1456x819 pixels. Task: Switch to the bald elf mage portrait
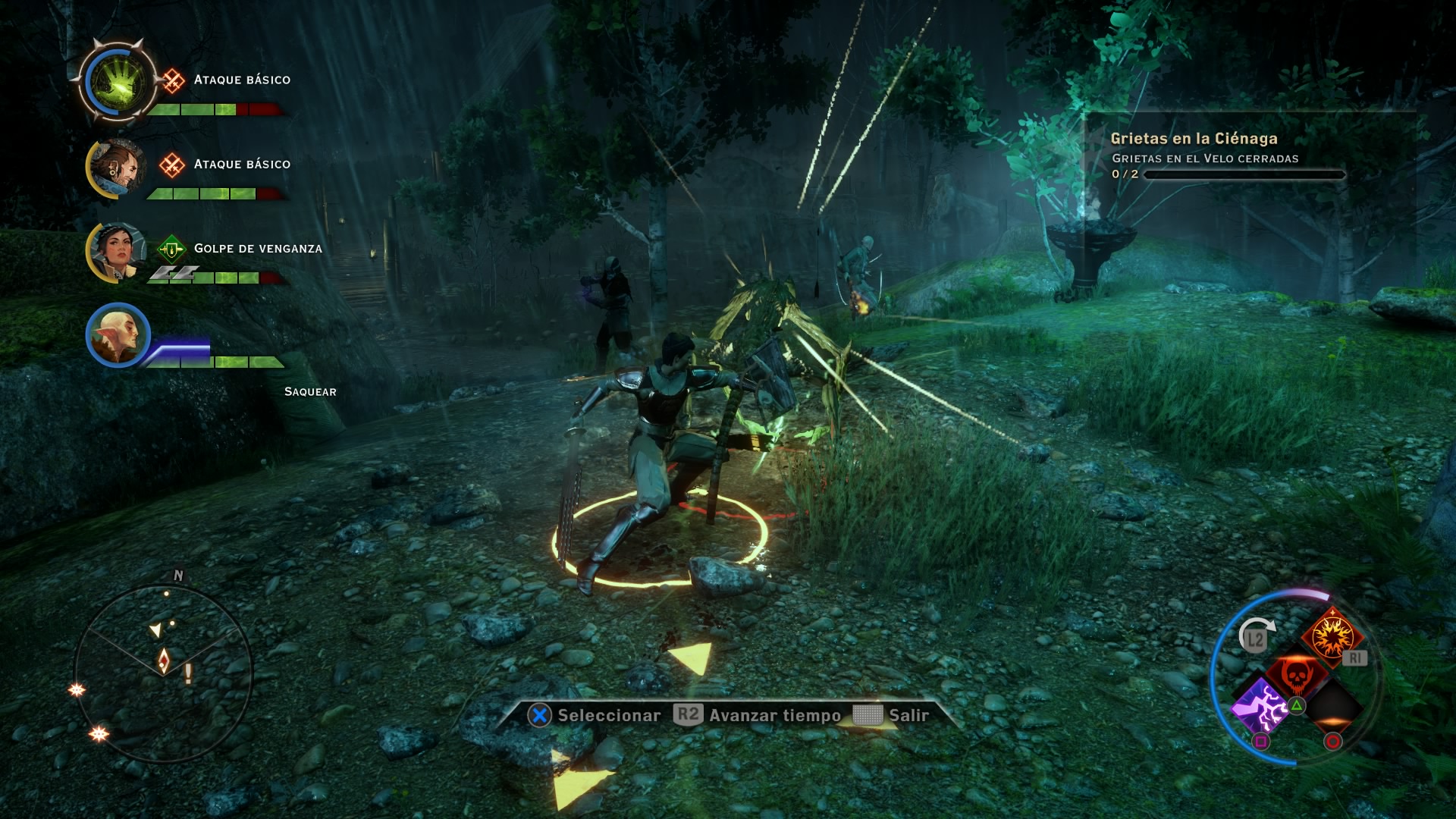(x=118, y=334)
